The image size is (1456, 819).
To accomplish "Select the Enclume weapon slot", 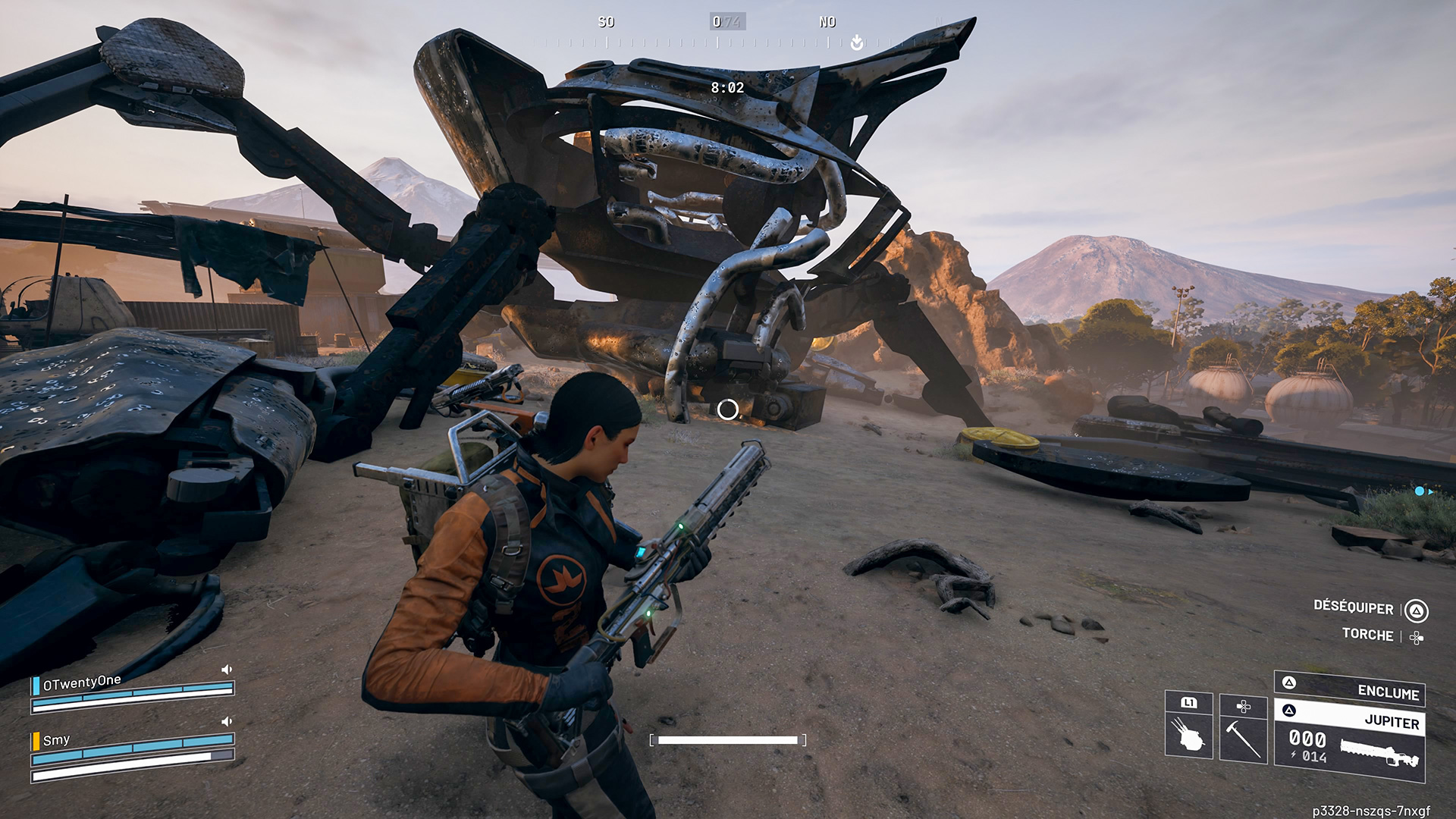I will [1349, 687].
